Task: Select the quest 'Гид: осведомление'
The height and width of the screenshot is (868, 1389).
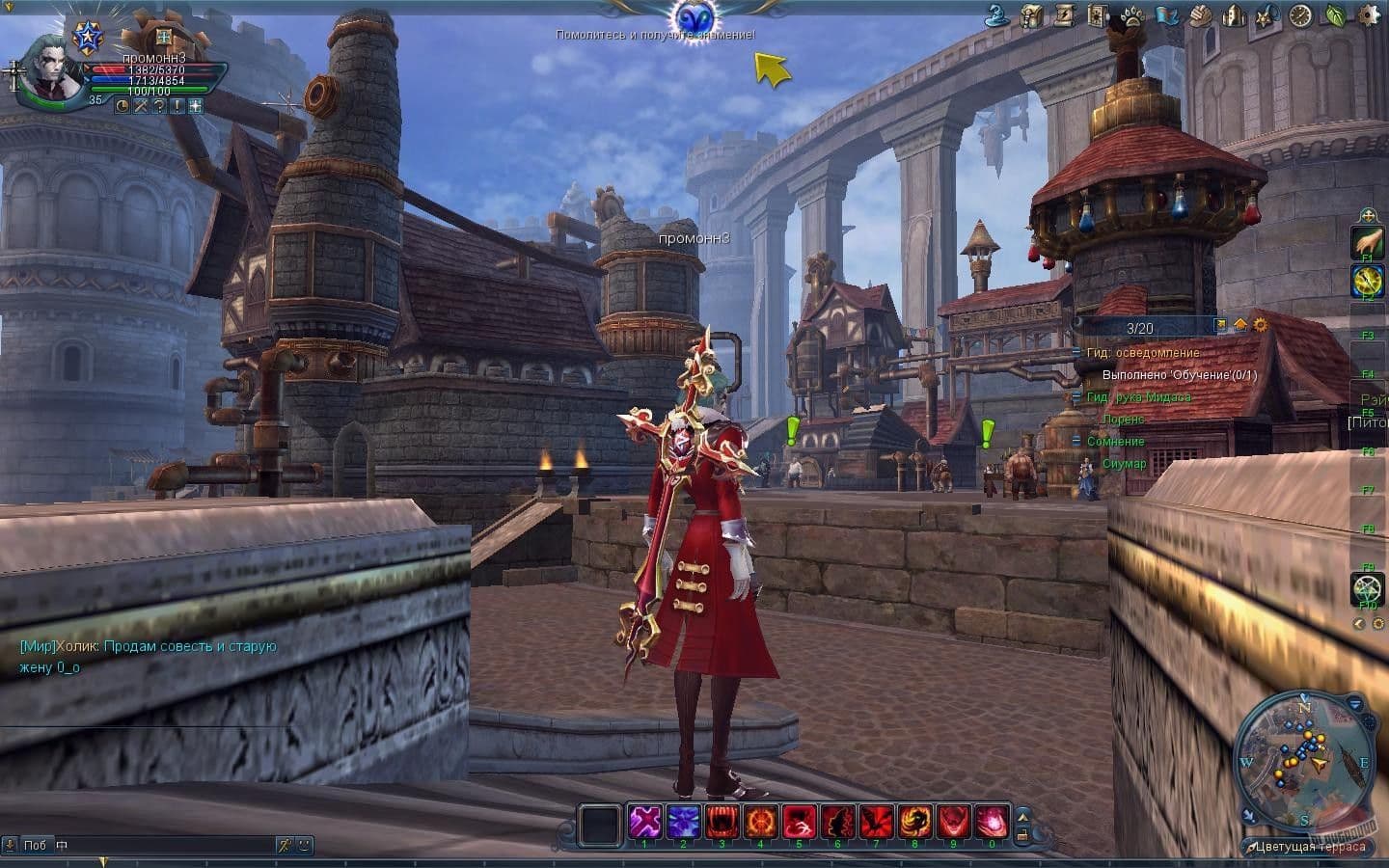Action: coord(1143,353)
